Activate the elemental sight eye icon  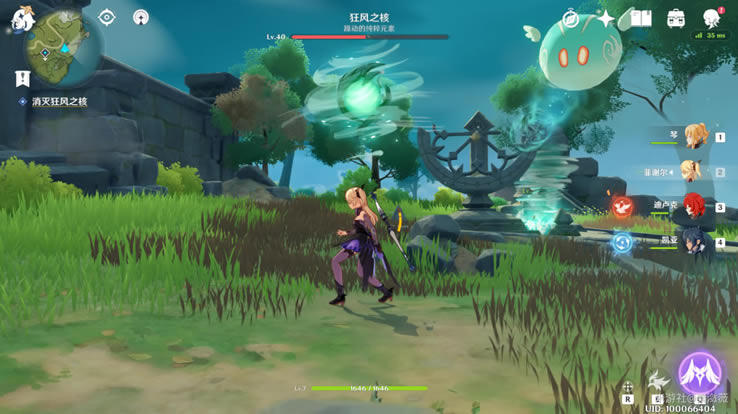(x=107, y=17)
